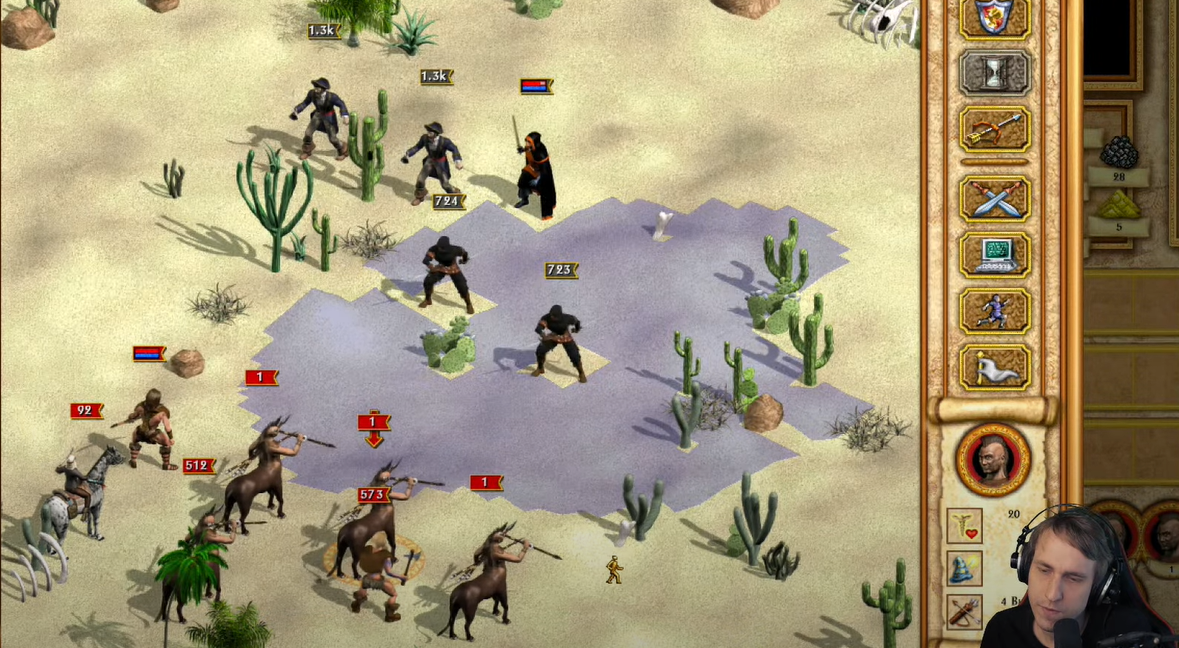
Task: Select the quiver and bow skill icon
Action: point(965,611)
